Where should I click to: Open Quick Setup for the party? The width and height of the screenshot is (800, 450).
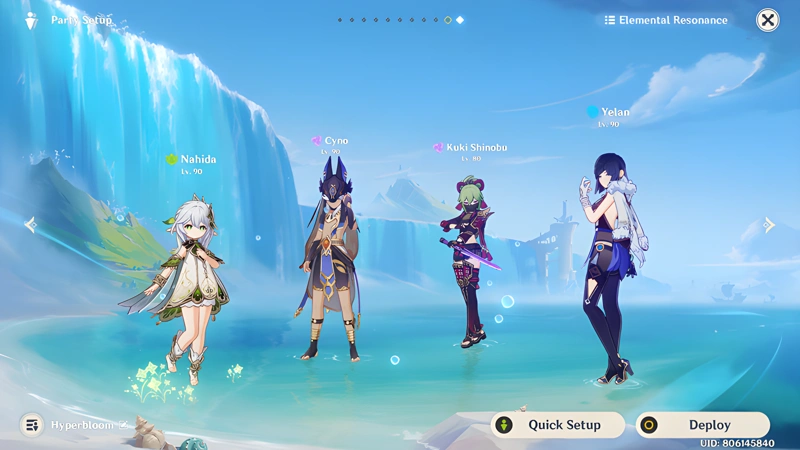[x=557, y=425]
